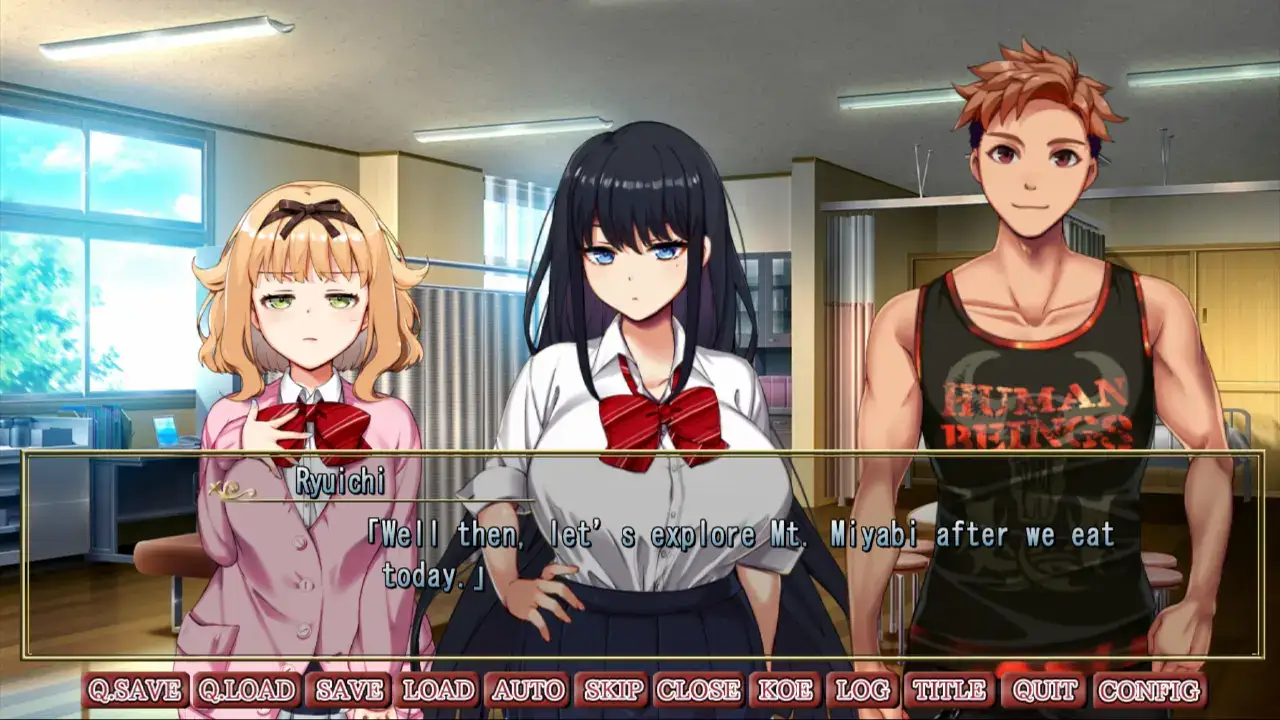
Task: Click the Q.SAVE quick save button
Action: [x=136, y=690]
